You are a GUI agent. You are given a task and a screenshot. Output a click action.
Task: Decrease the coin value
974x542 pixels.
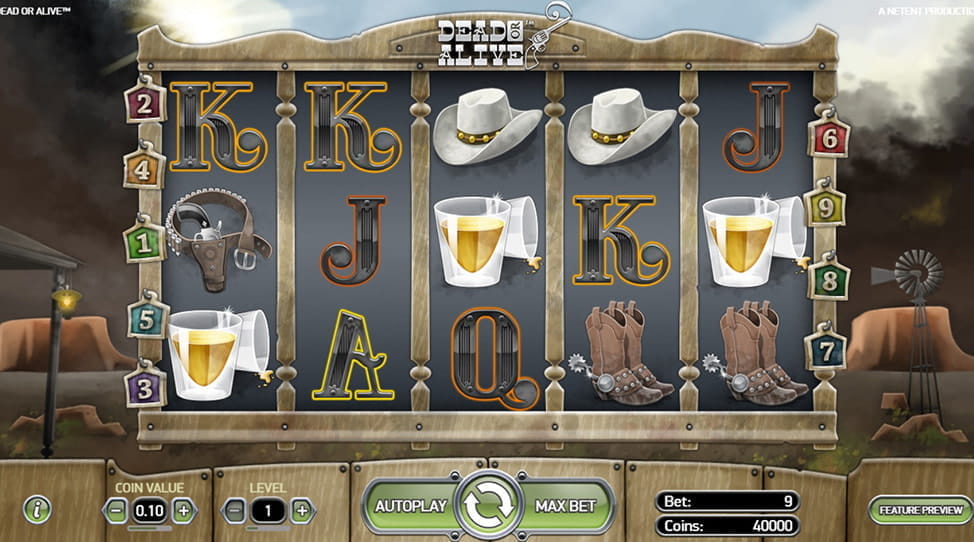pyautogui.click(x=116, y=510)
